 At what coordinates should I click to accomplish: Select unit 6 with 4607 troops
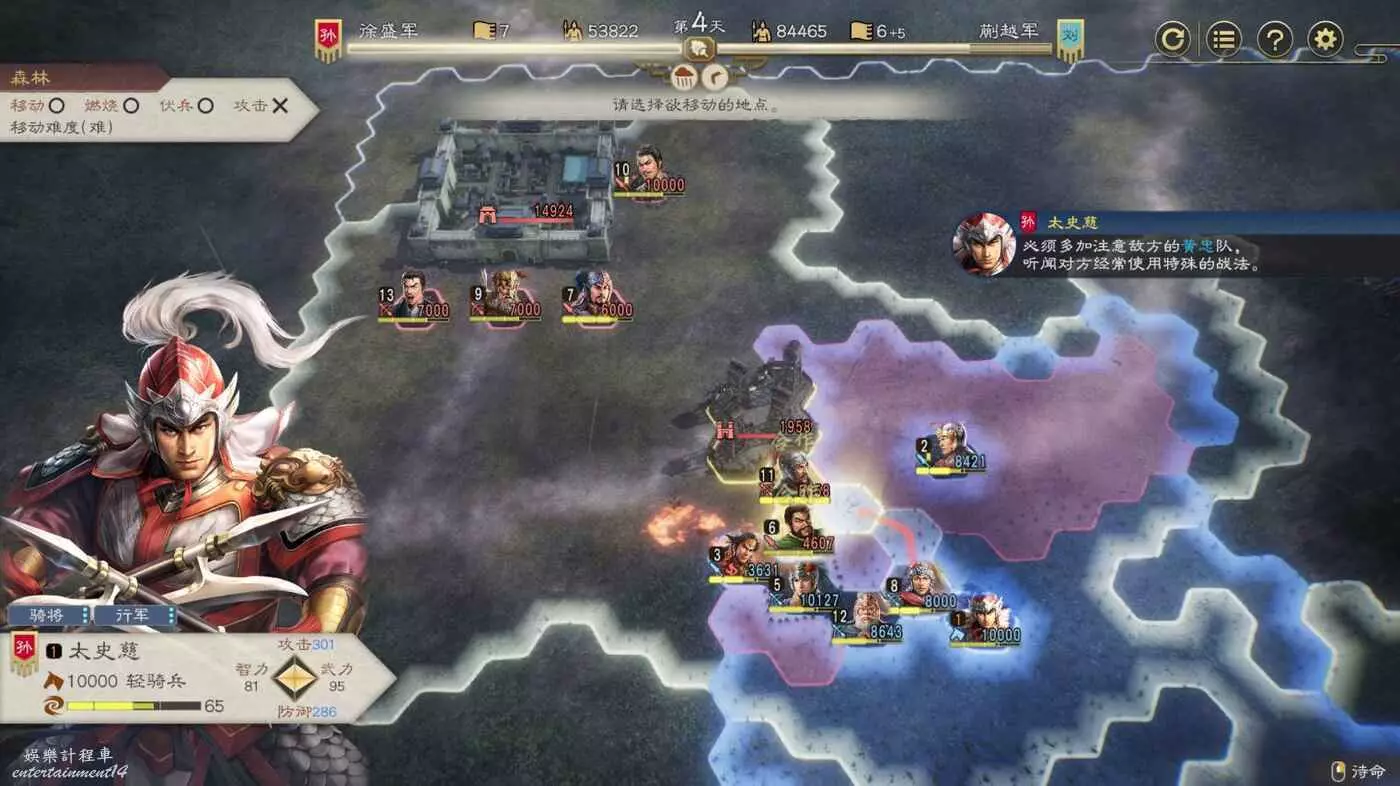coord(798,528)
